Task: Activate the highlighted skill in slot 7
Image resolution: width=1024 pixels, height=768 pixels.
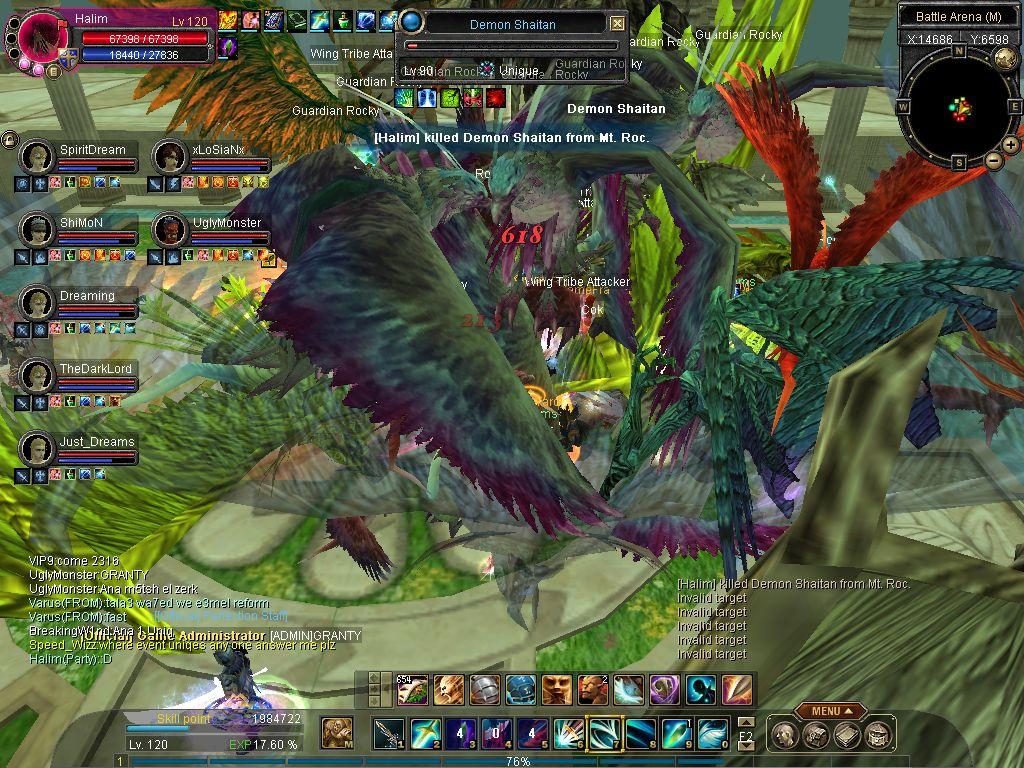Action: (x=604, y=734)
